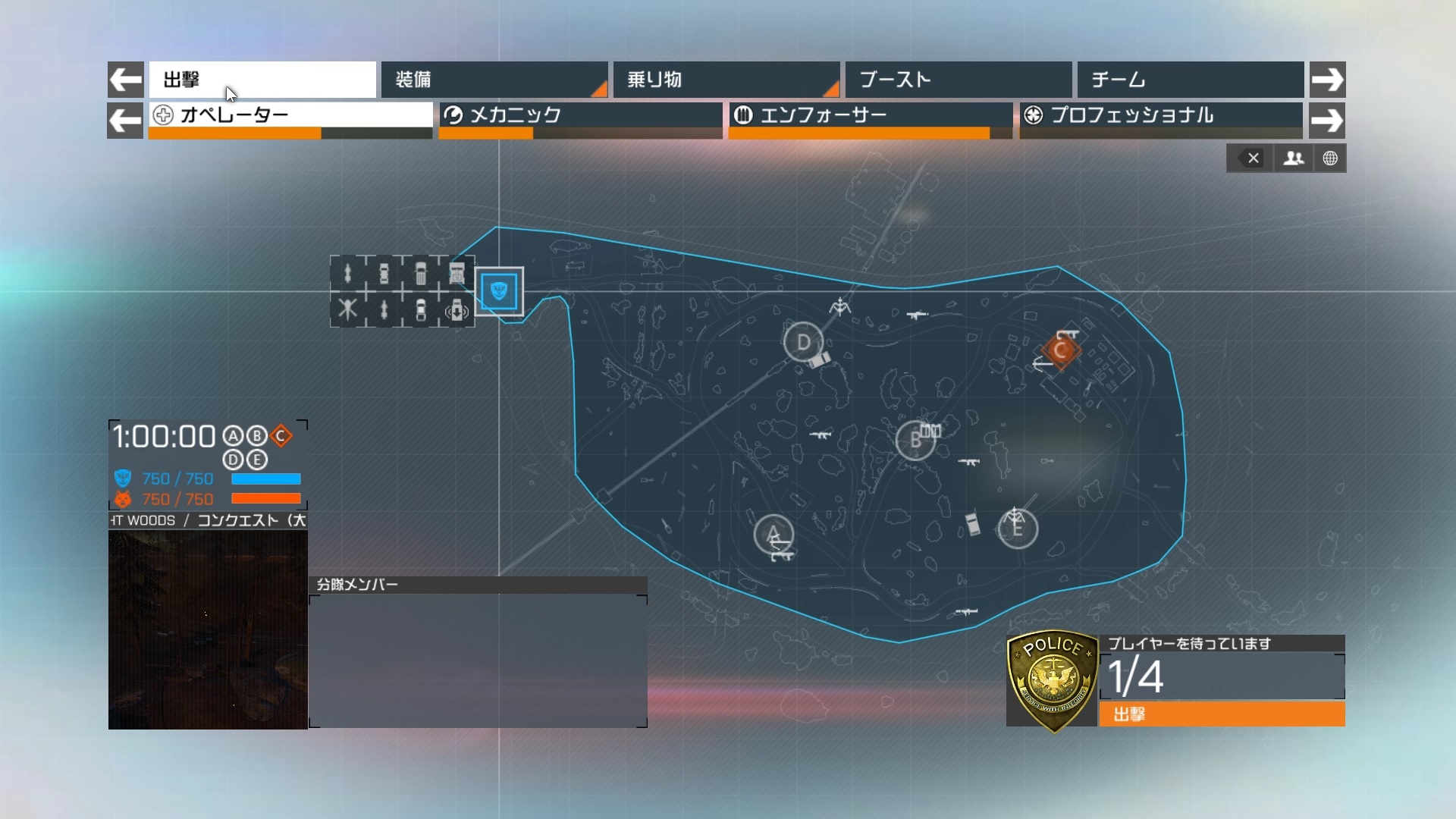Open the チーム tab
The image size is (1456, 819).
click(x=1190, y=80)
